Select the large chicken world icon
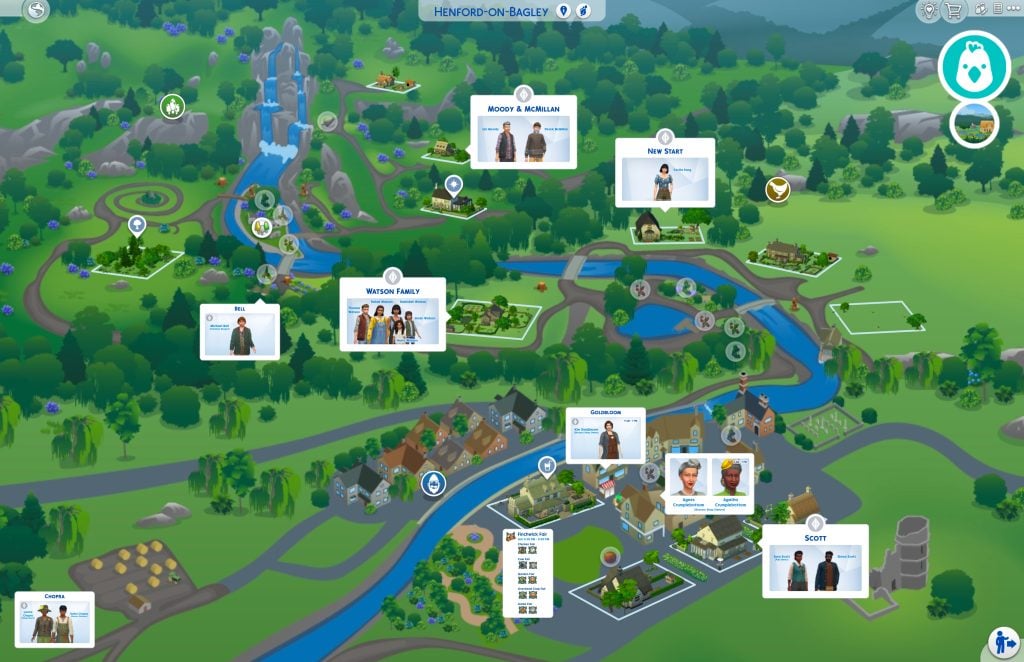This screenshot has width=1024, height=662. point(975,65)
